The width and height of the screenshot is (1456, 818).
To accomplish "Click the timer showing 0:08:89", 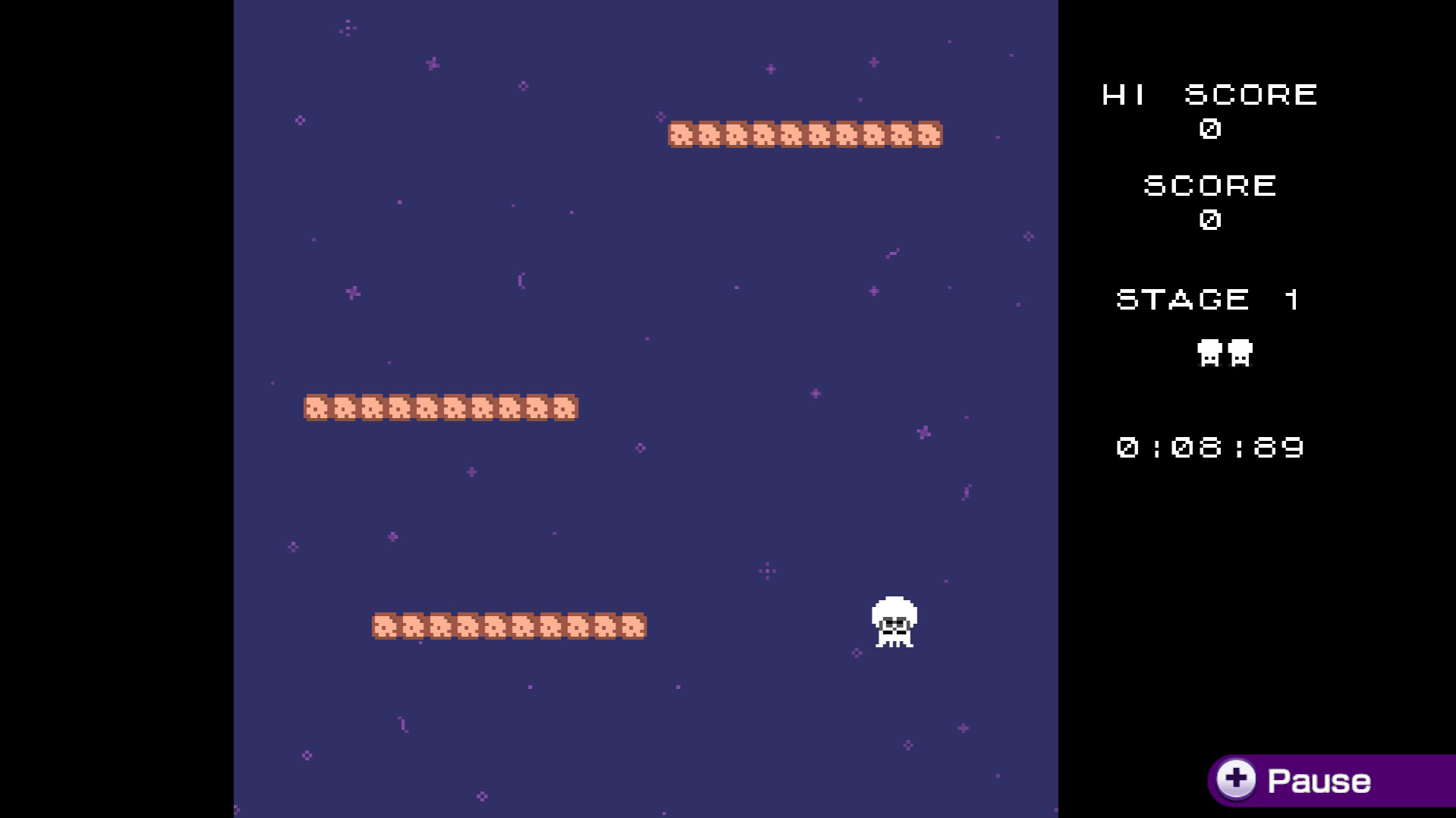I will click(x=1209, y=448).
